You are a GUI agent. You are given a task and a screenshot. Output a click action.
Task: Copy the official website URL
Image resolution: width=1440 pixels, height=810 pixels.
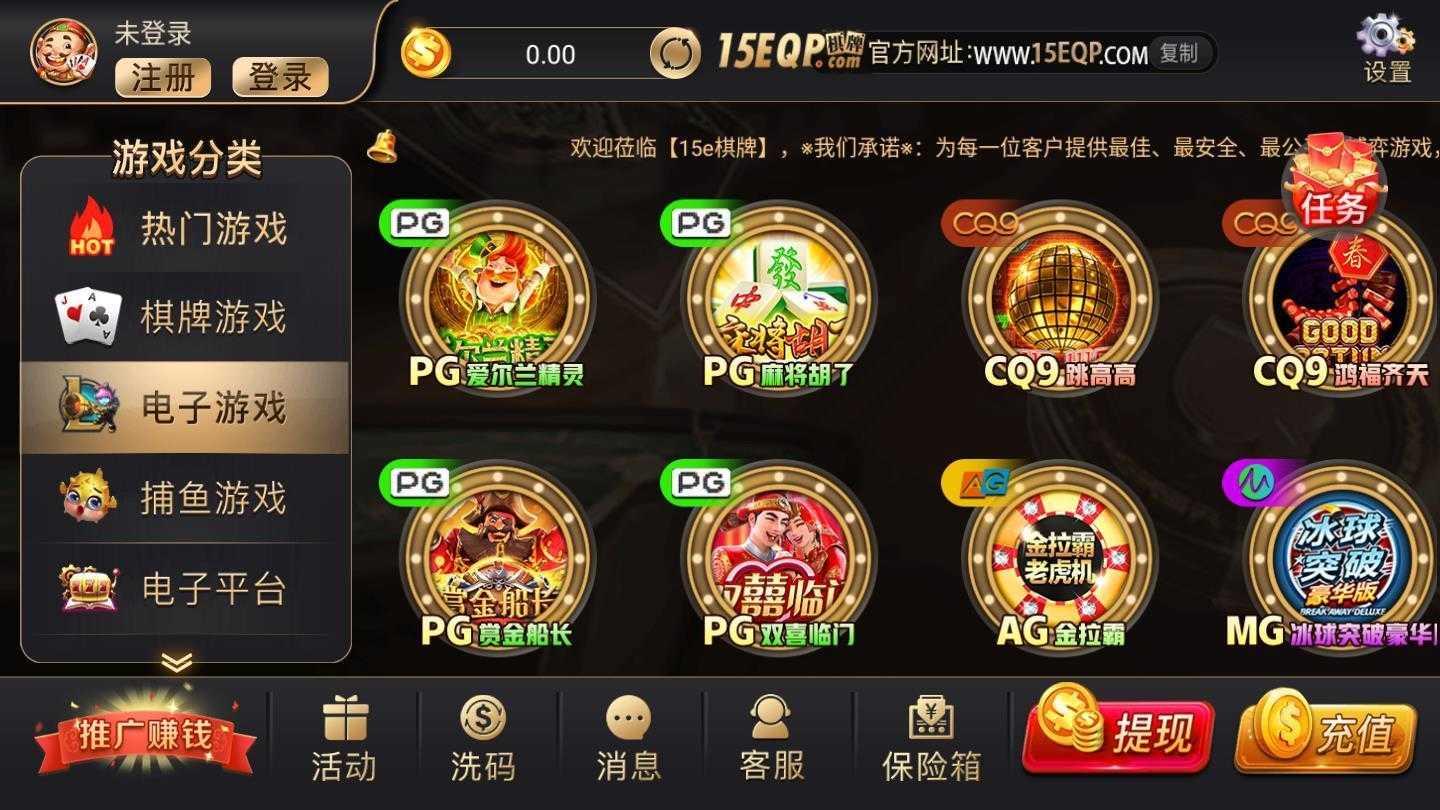[1181, 55]
